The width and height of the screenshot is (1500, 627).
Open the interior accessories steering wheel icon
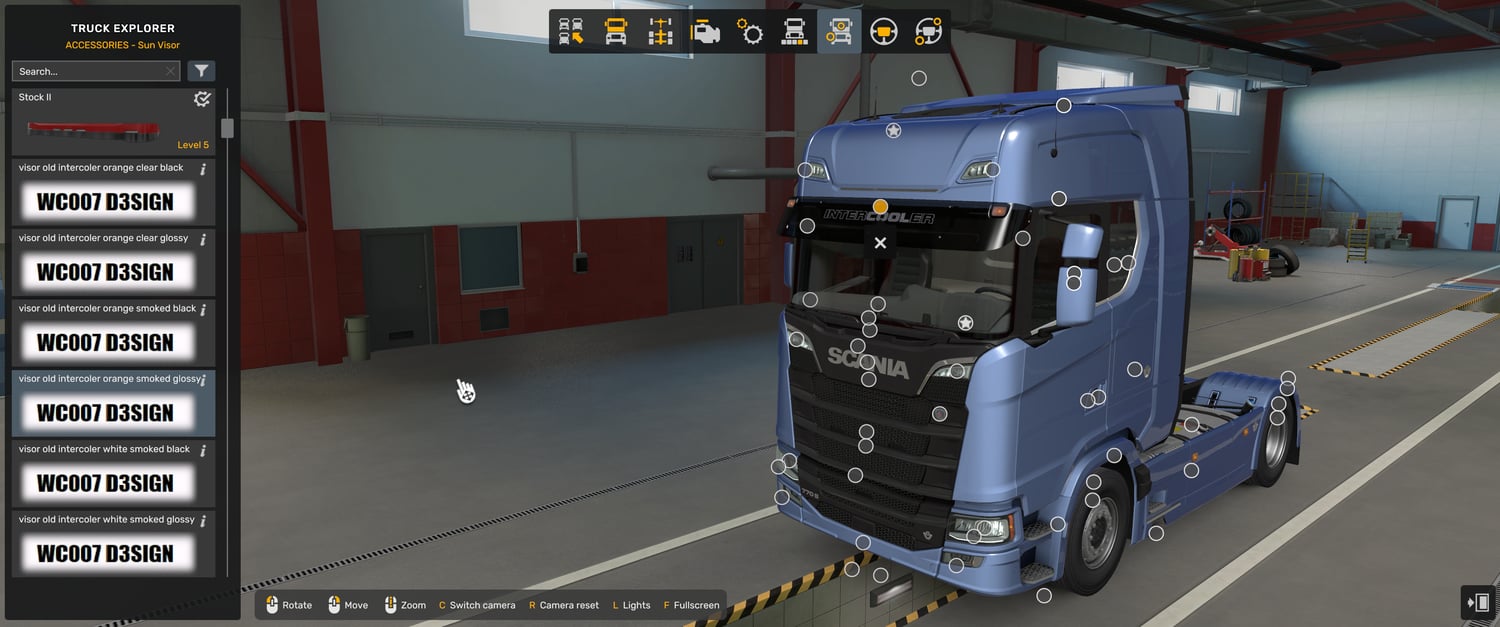[x=928, y=32]
